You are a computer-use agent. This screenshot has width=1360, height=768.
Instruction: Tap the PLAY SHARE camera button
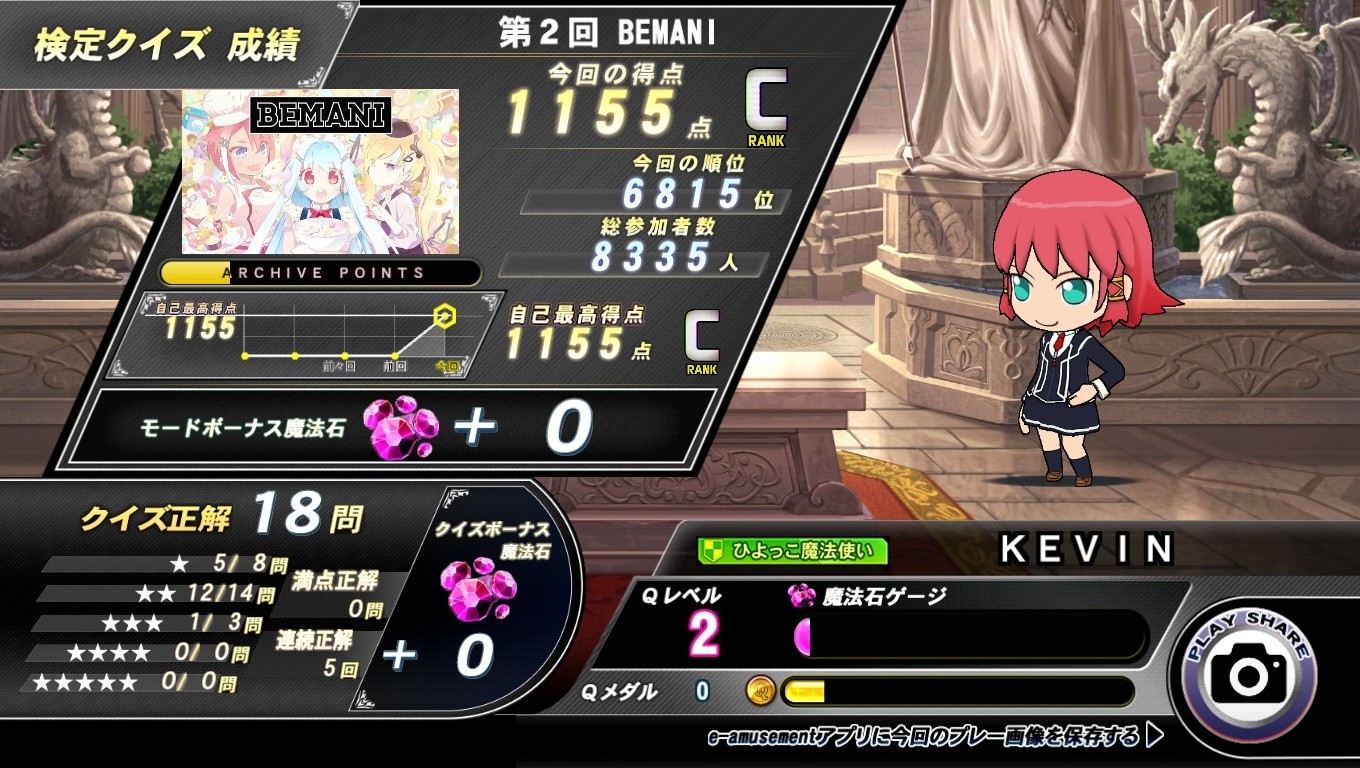pyautogui.click(x=1249, y=673)
